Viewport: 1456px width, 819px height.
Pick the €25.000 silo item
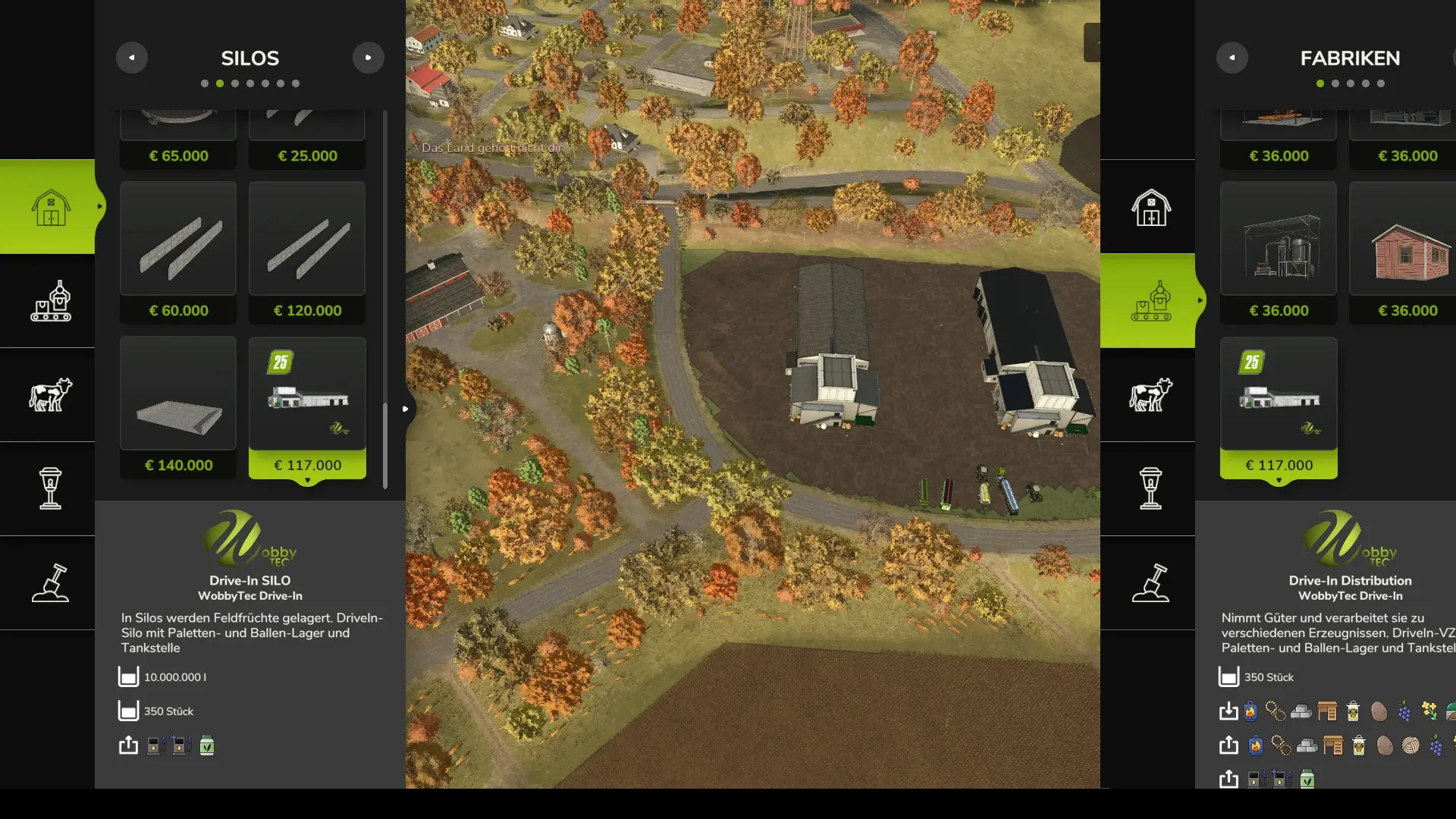(307, 138)
